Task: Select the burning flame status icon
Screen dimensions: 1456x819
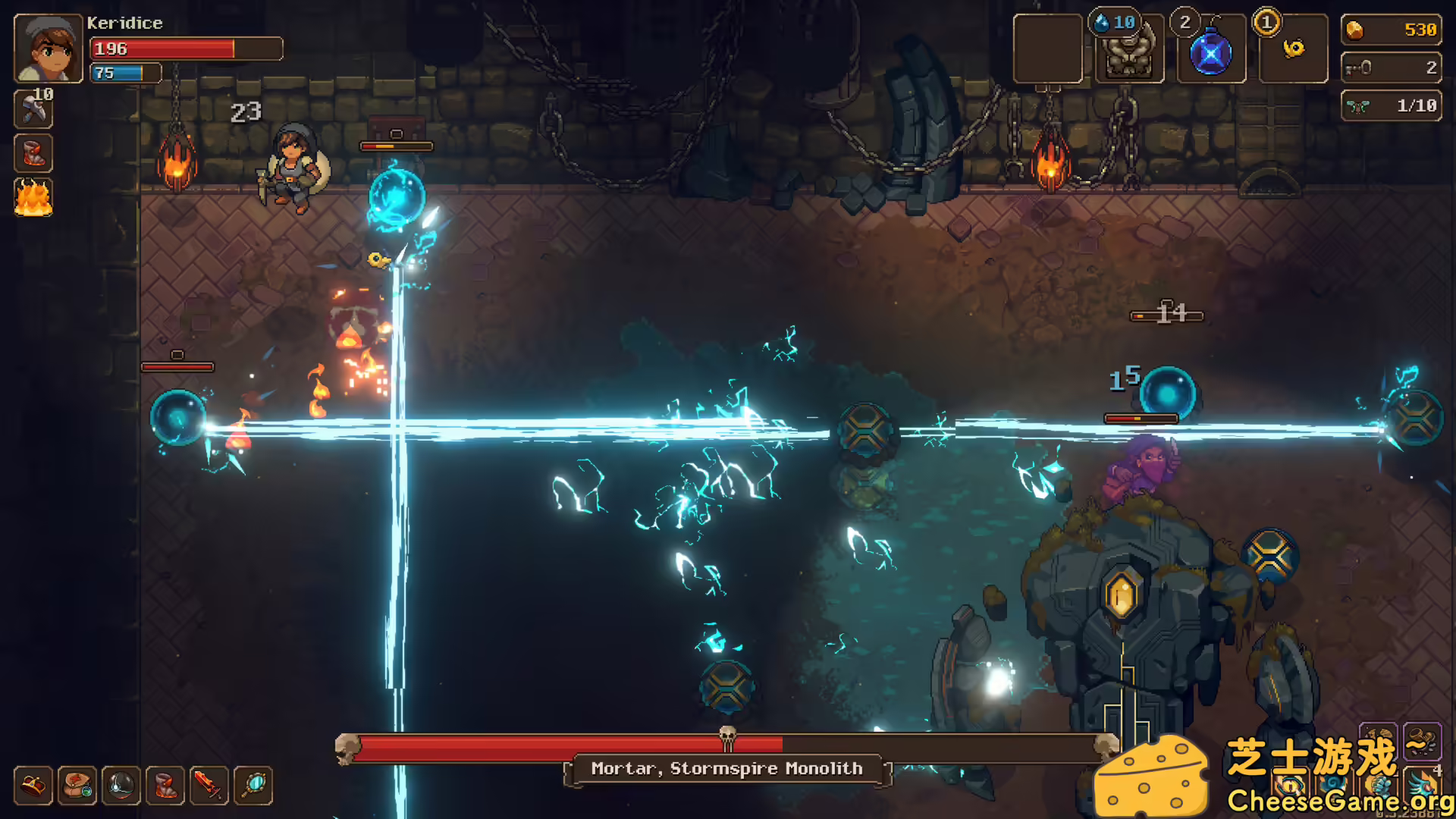Action: click(x=33, y=198)
